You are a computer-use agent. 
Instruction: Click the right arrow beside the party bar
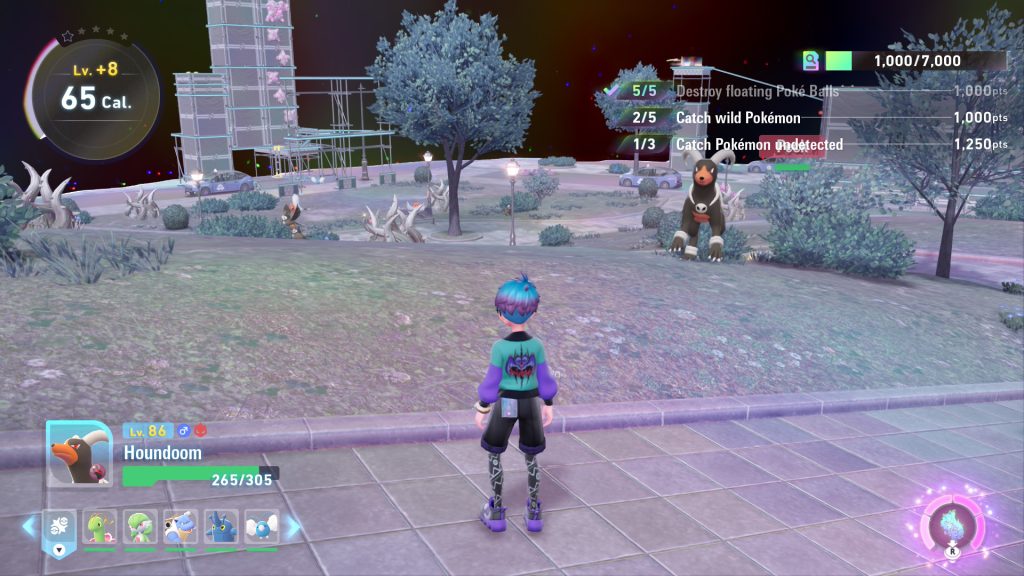coord(294,526)
